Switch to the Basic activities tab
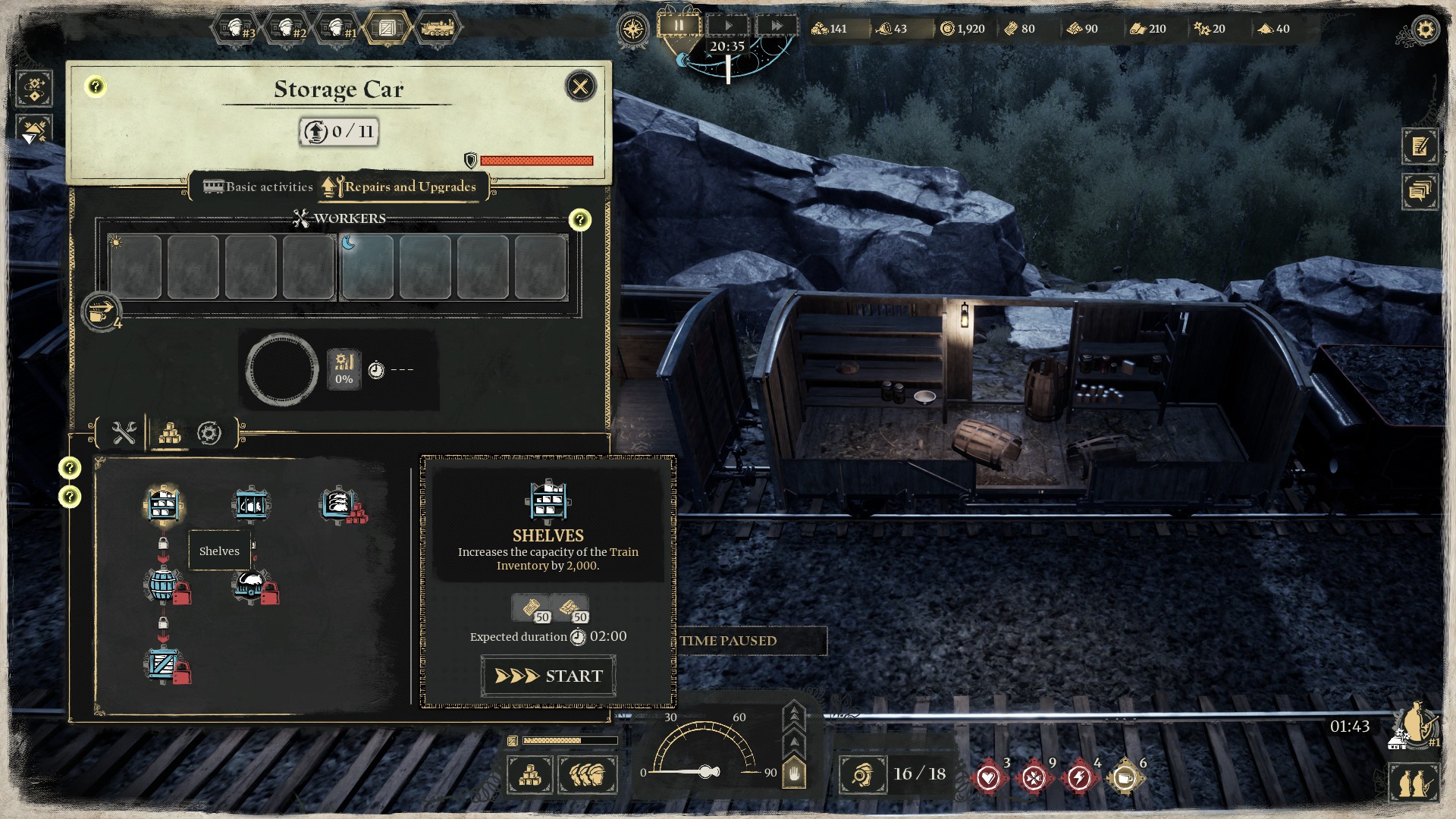 (x=259, y=187)
